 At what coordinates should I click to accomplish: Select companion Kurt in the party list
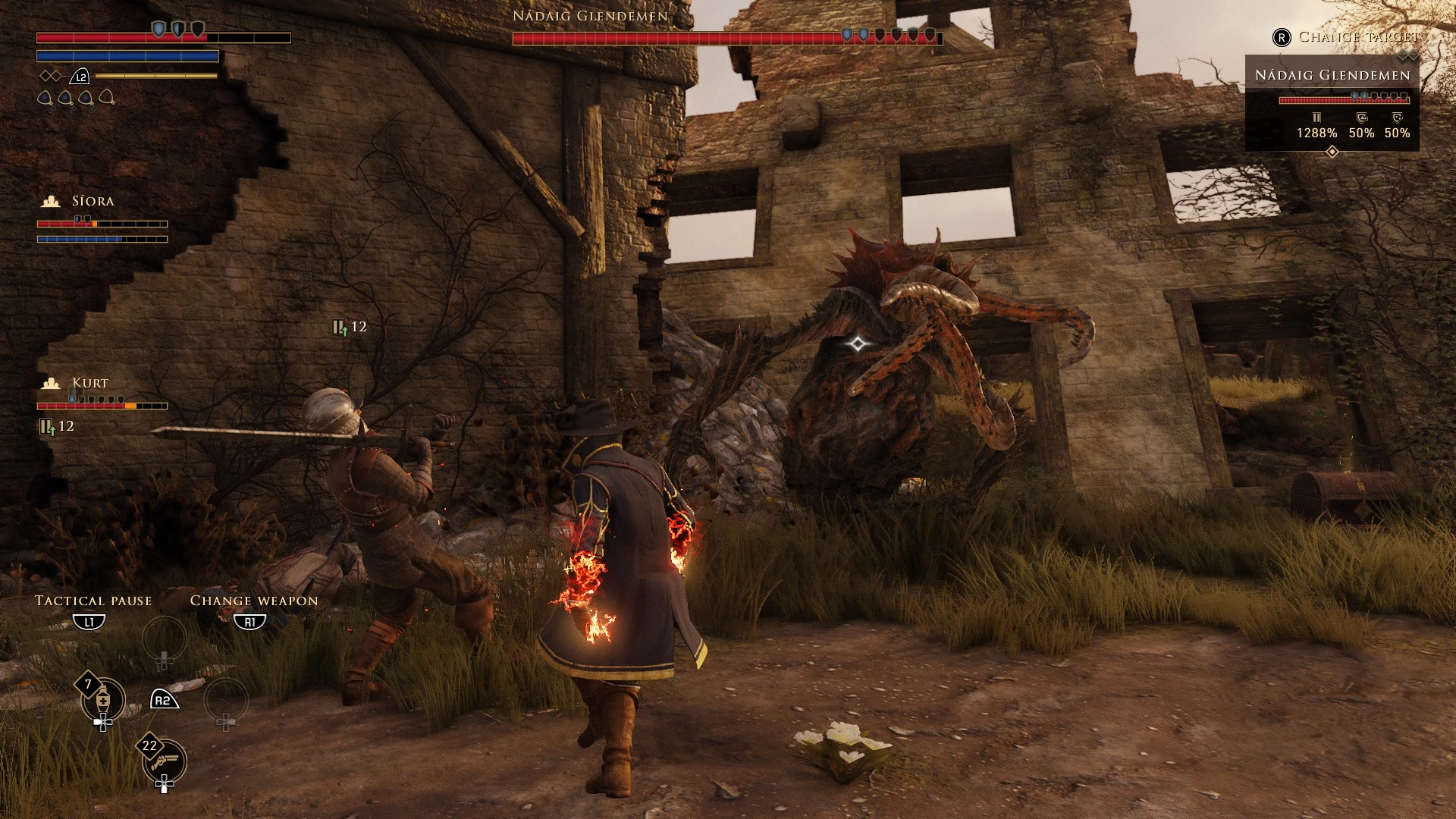click(x=89, y=384)
